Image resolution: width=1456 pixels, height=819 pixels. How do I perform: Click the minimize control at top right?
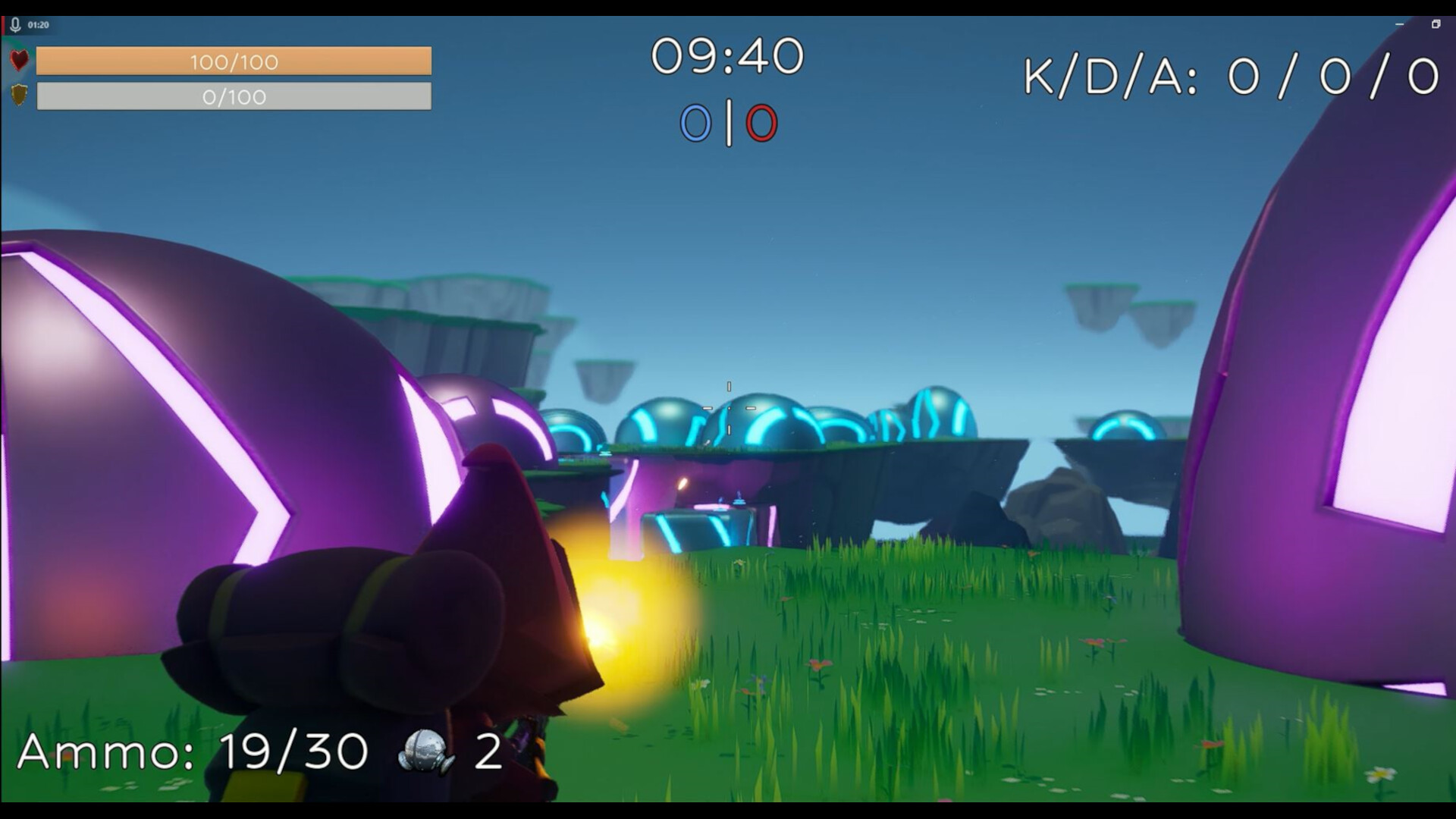(1399, 24)
